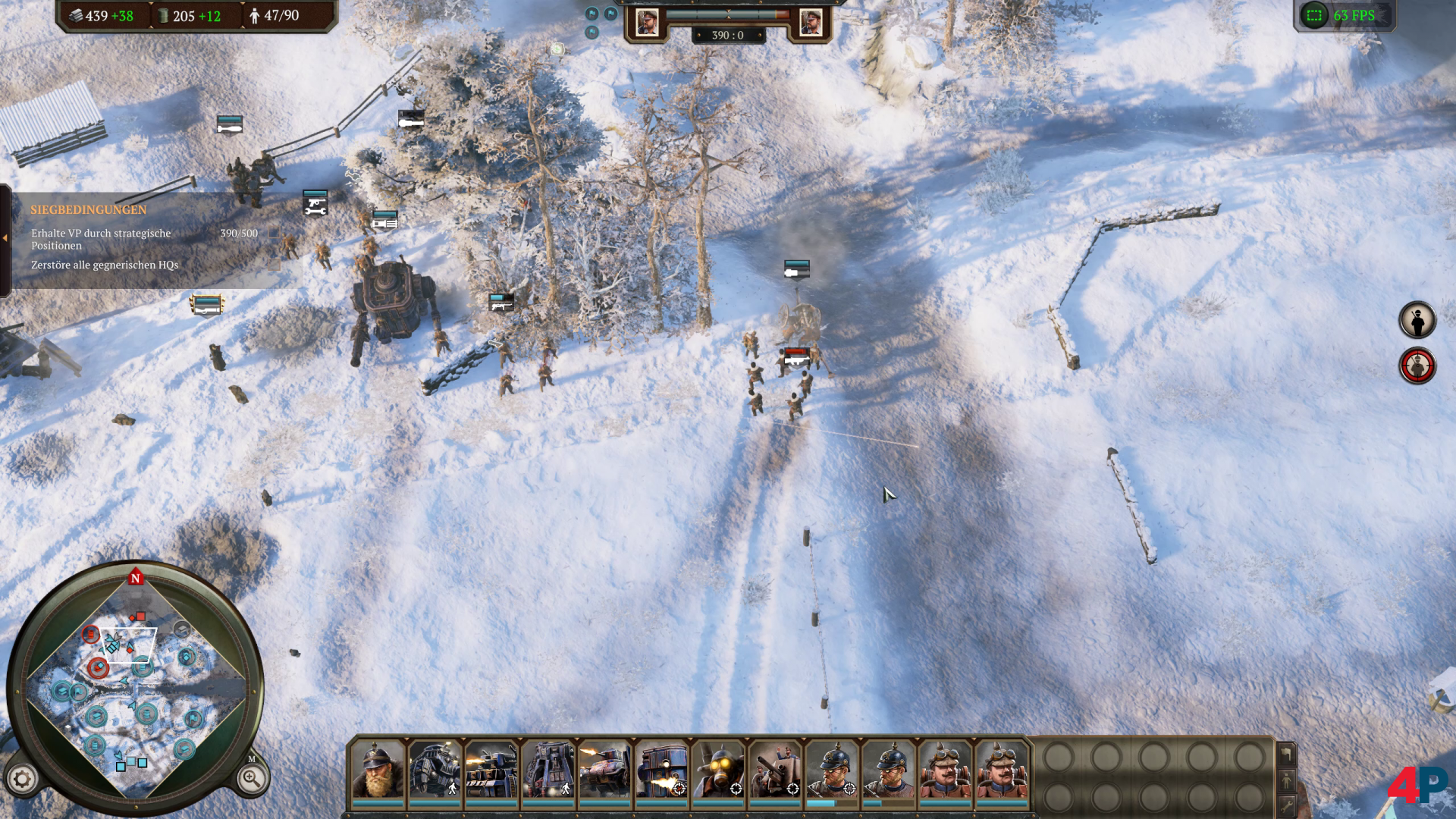Viewport: 1456px width, 819px height.
Task: Click the right opponent commander portrait
Action: tap(810, 23)
